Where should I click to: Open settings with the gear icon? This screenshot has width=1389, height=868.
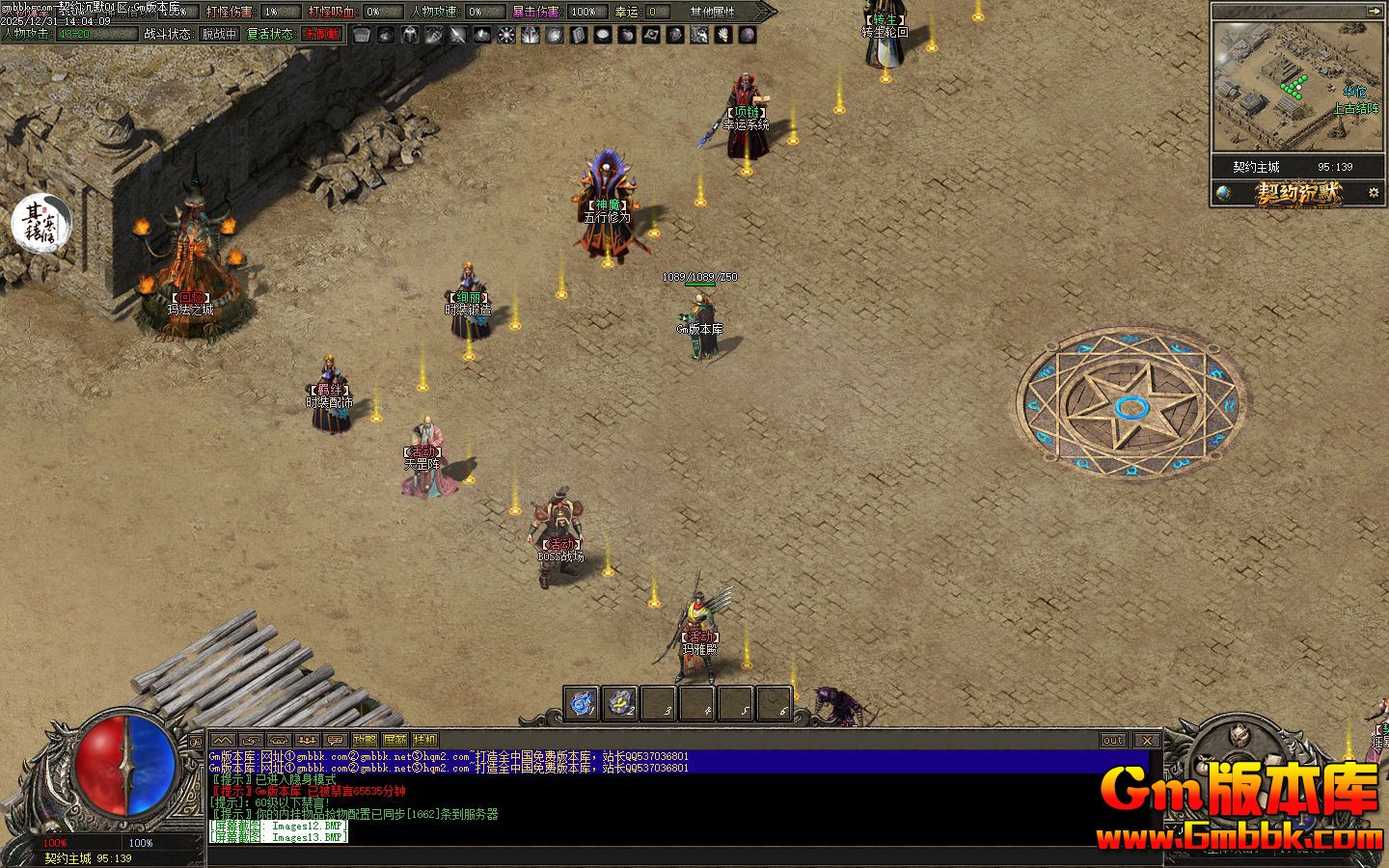coord(1374,193)
